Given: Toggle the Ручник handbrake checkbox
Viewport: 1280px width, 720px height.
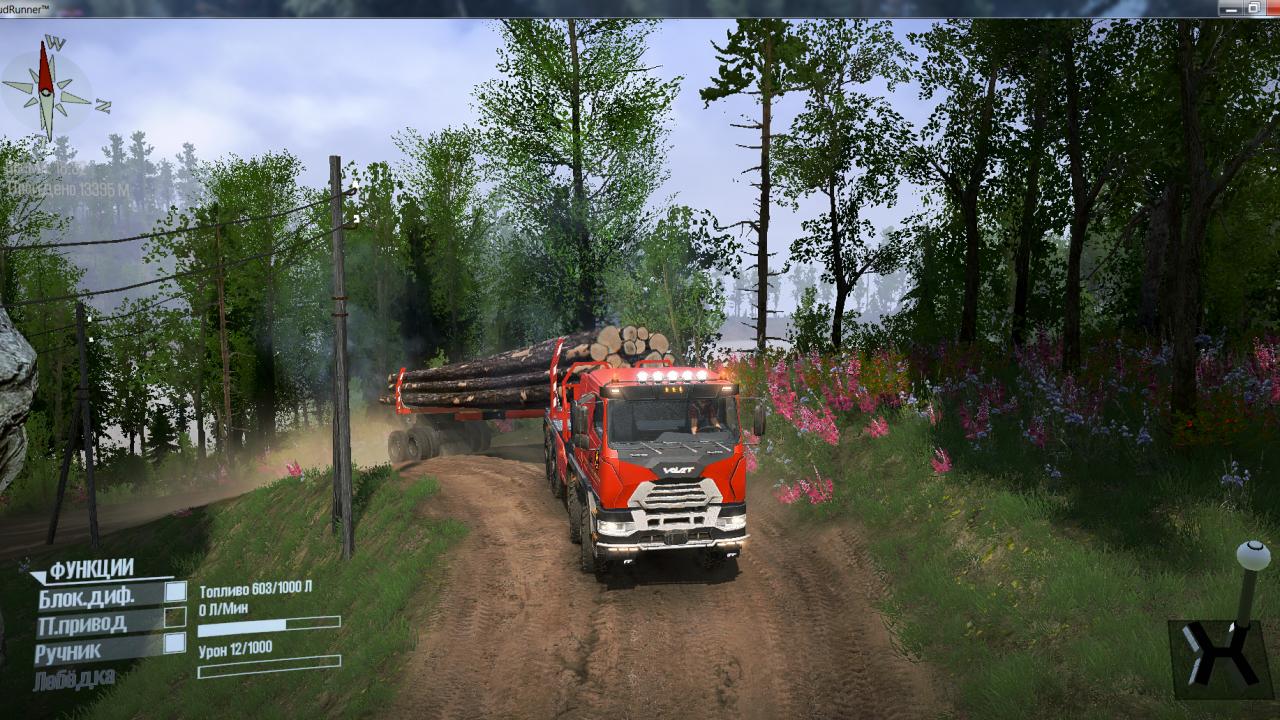Looking at the screenshot, I should tap(174, 643).
